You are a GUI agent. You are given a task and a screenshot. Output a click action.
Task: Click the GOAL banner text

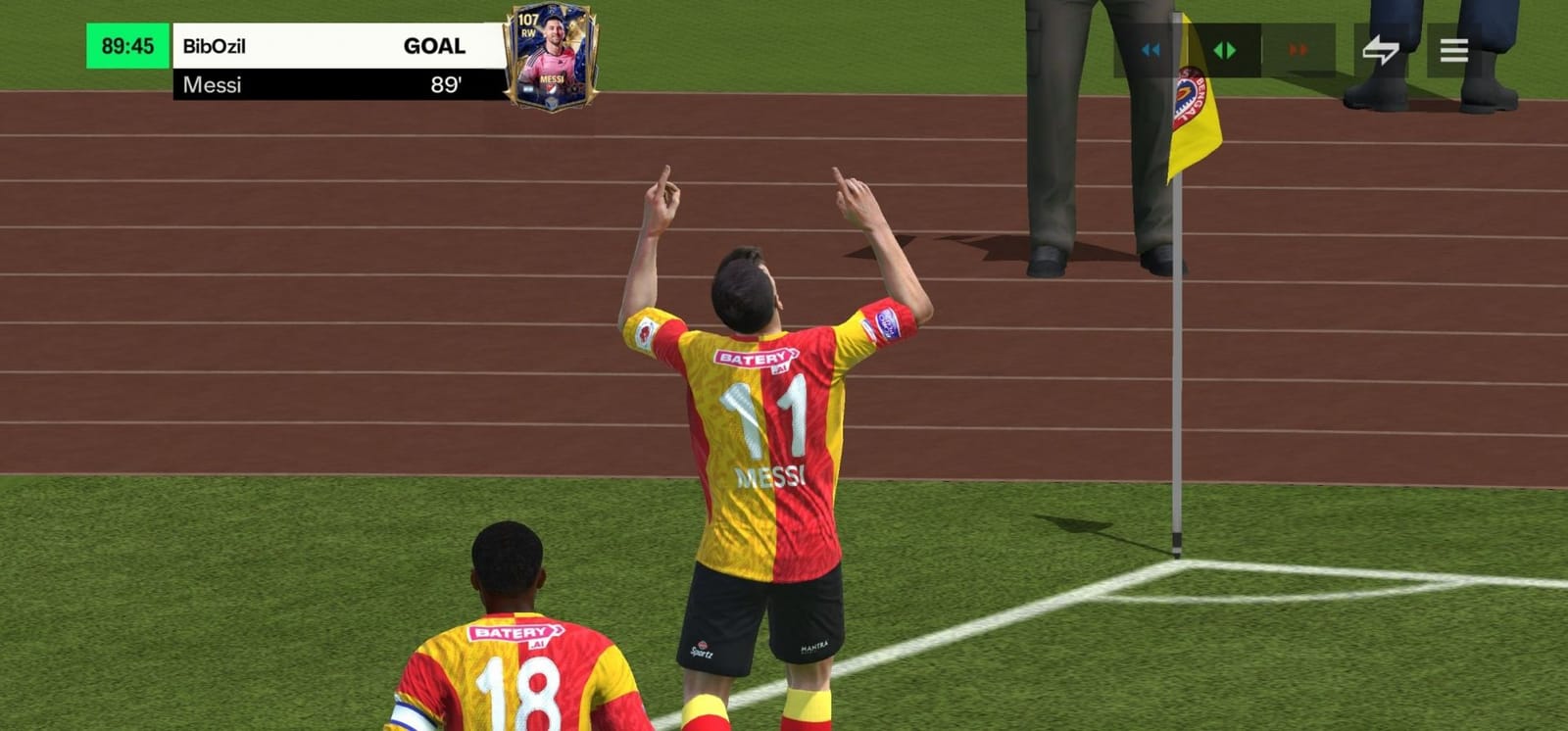[437, 45]
